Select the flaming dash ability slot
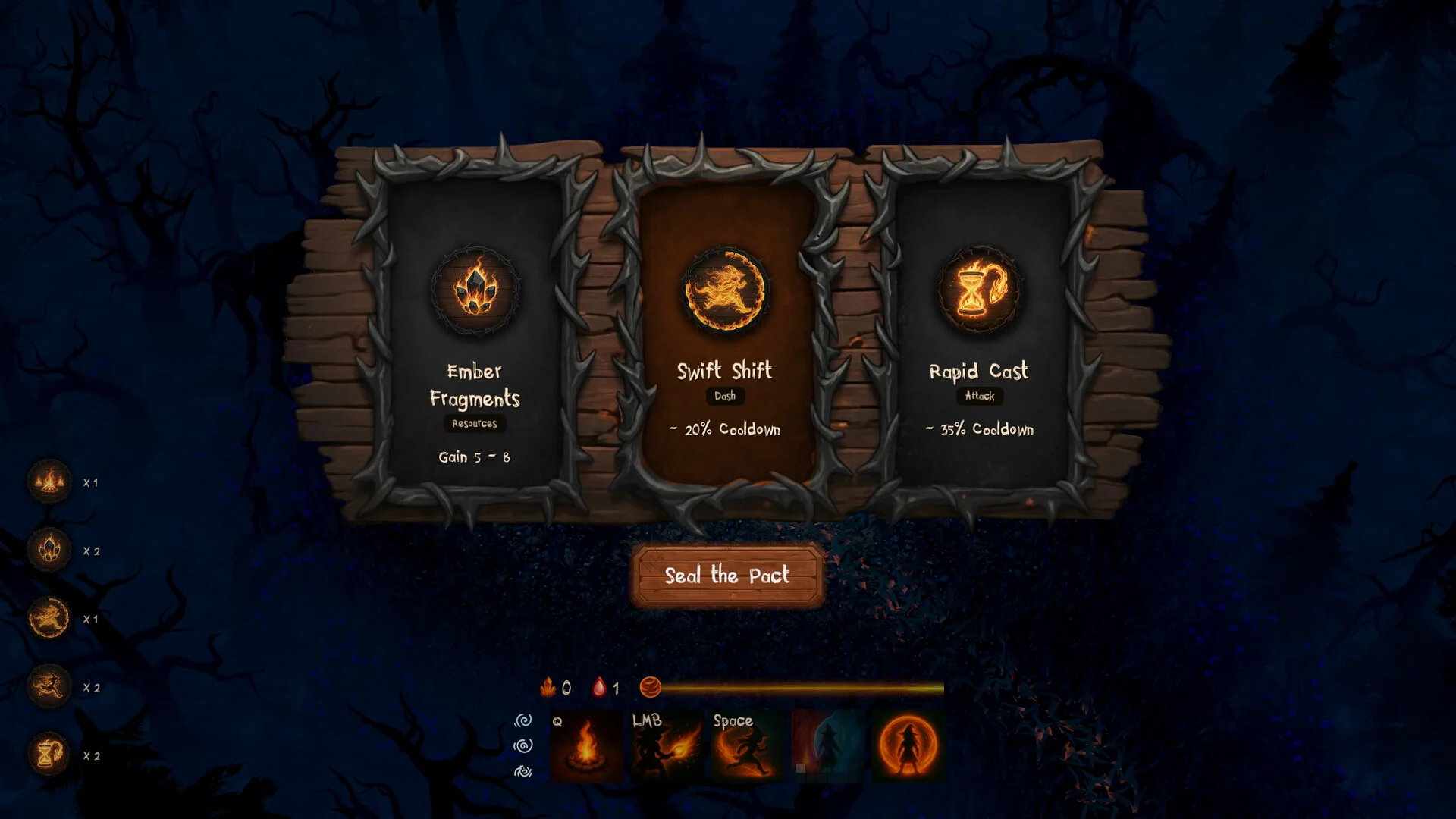The image size is (1456, 819). (747, 746)
